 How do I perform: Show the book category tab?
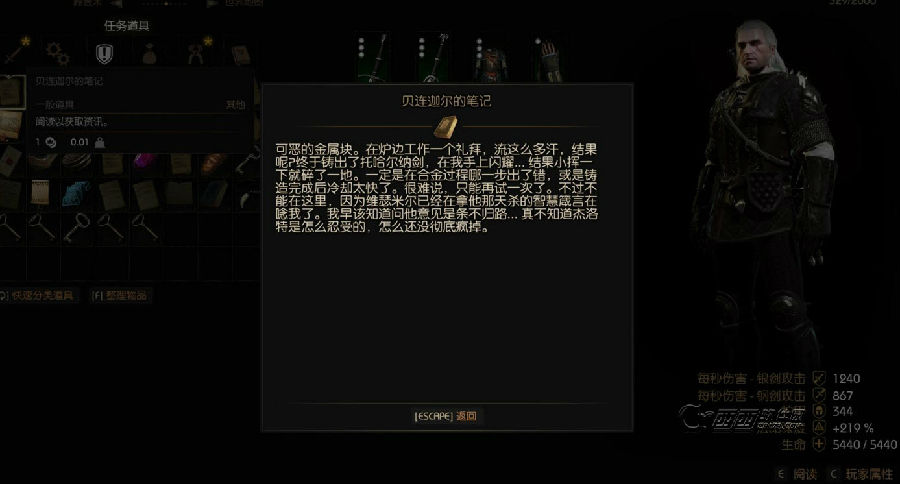coord(240,52)
